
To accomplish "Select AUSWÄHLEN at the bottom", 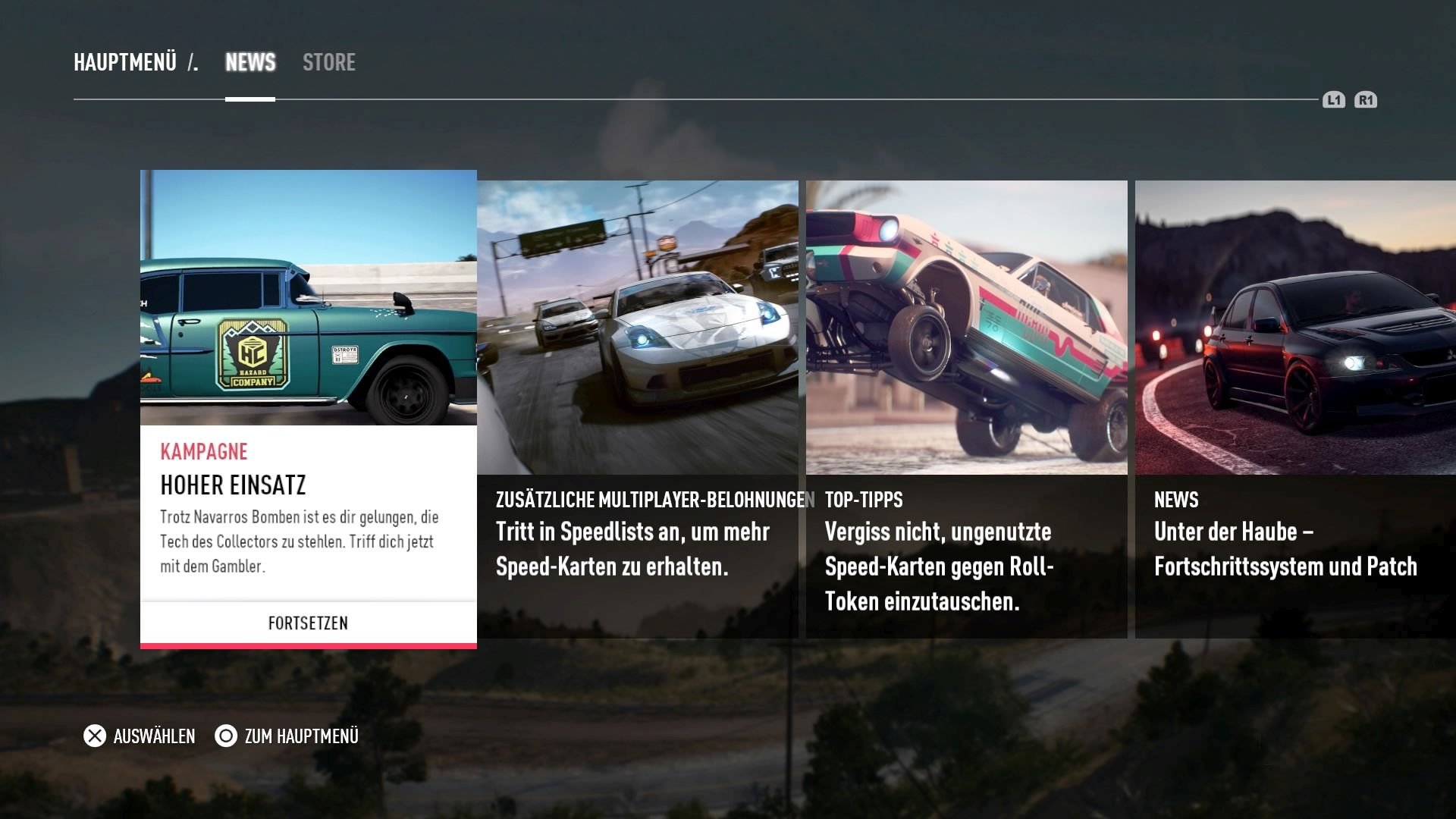I will (153, 736).
